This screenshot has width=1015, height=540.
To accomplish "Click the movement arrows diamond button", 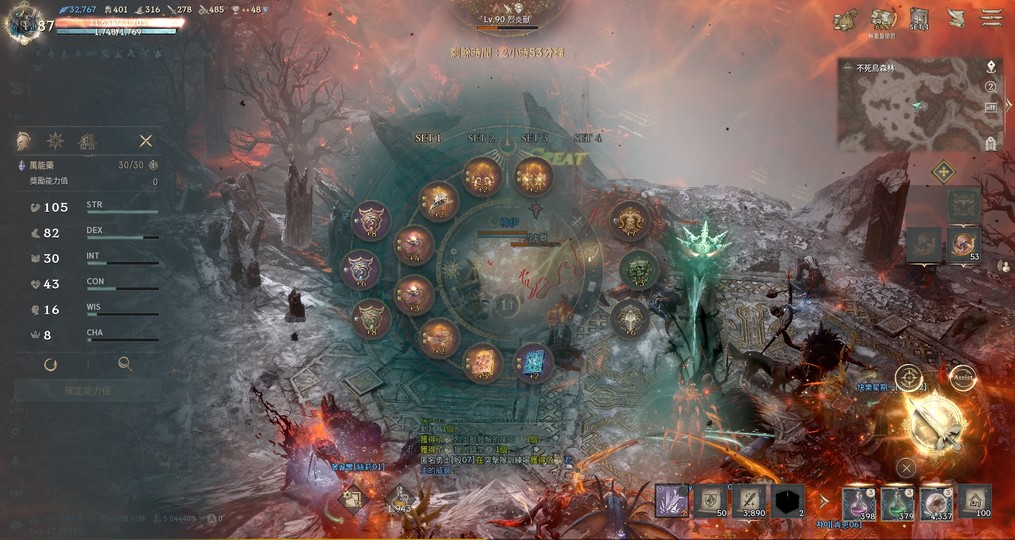I will (x=943, y=172).
